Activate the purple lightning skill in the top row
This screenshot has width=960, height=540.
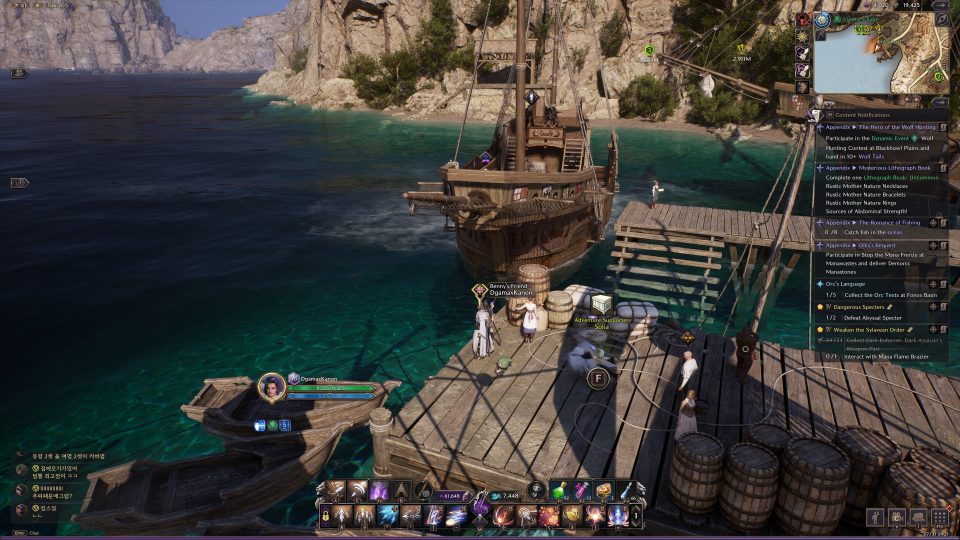pos(380,490)
